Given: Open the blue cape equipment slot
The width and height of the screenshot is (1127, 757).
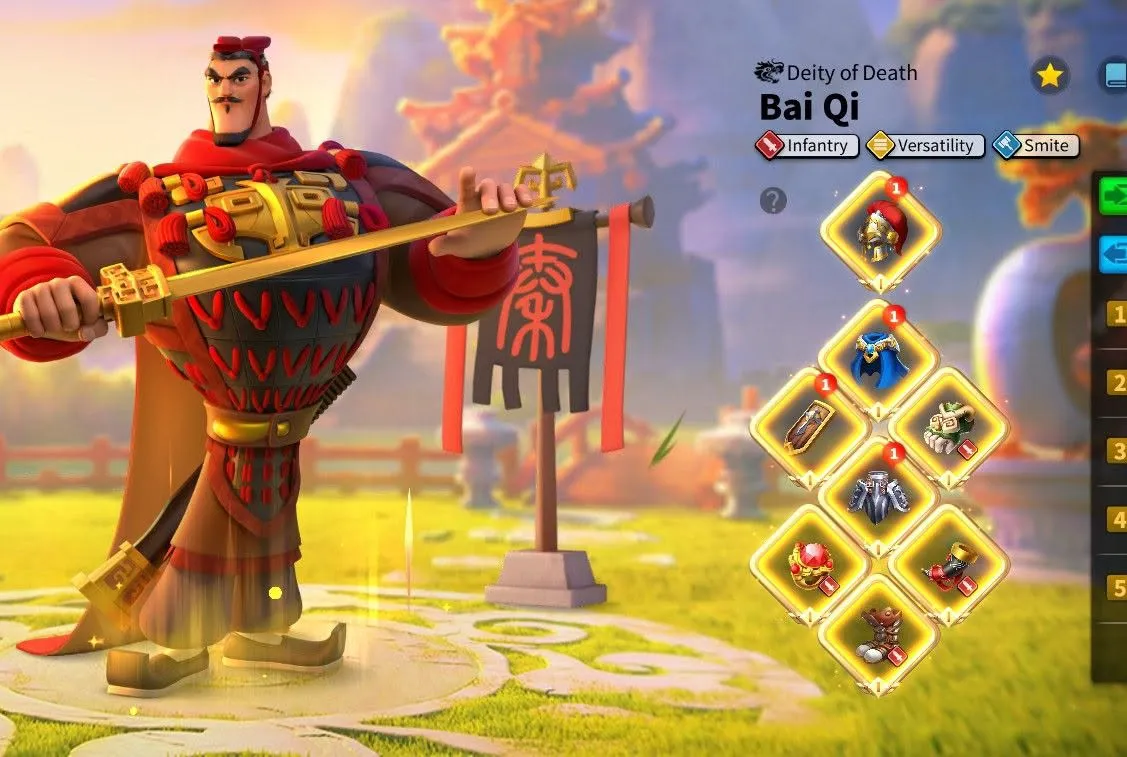Looking at the screenshot, I should click(x=878, y=360).
